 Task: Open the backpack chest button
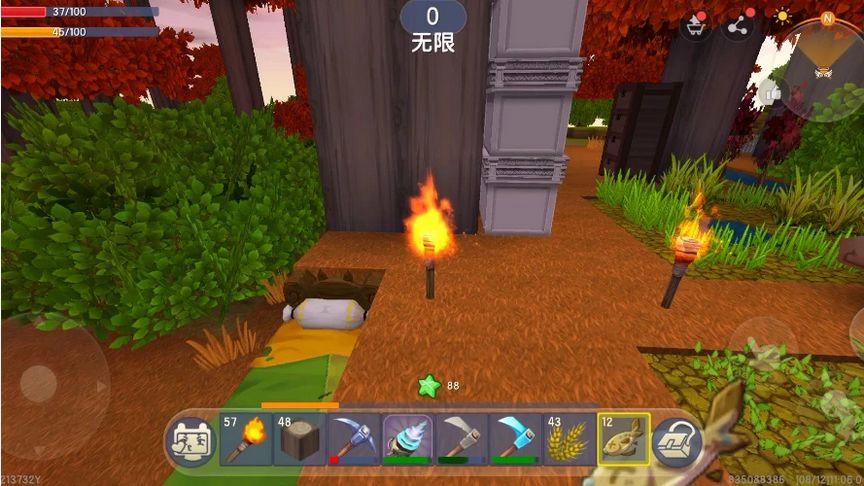pos(676,440)
